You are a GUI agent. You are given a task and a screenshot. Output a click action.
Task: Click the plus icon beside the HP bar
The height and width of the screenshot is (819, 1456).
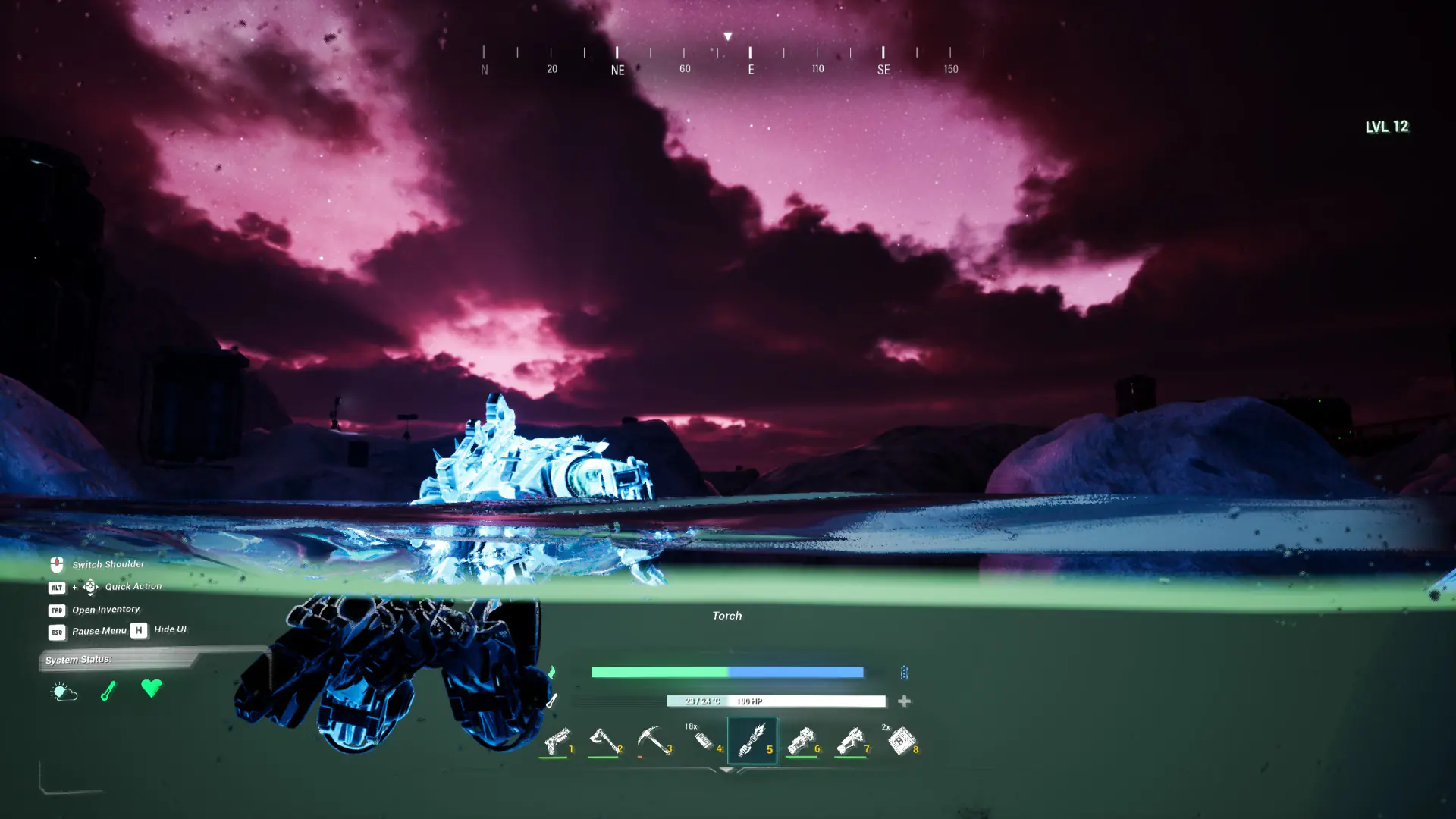point(904,701)
